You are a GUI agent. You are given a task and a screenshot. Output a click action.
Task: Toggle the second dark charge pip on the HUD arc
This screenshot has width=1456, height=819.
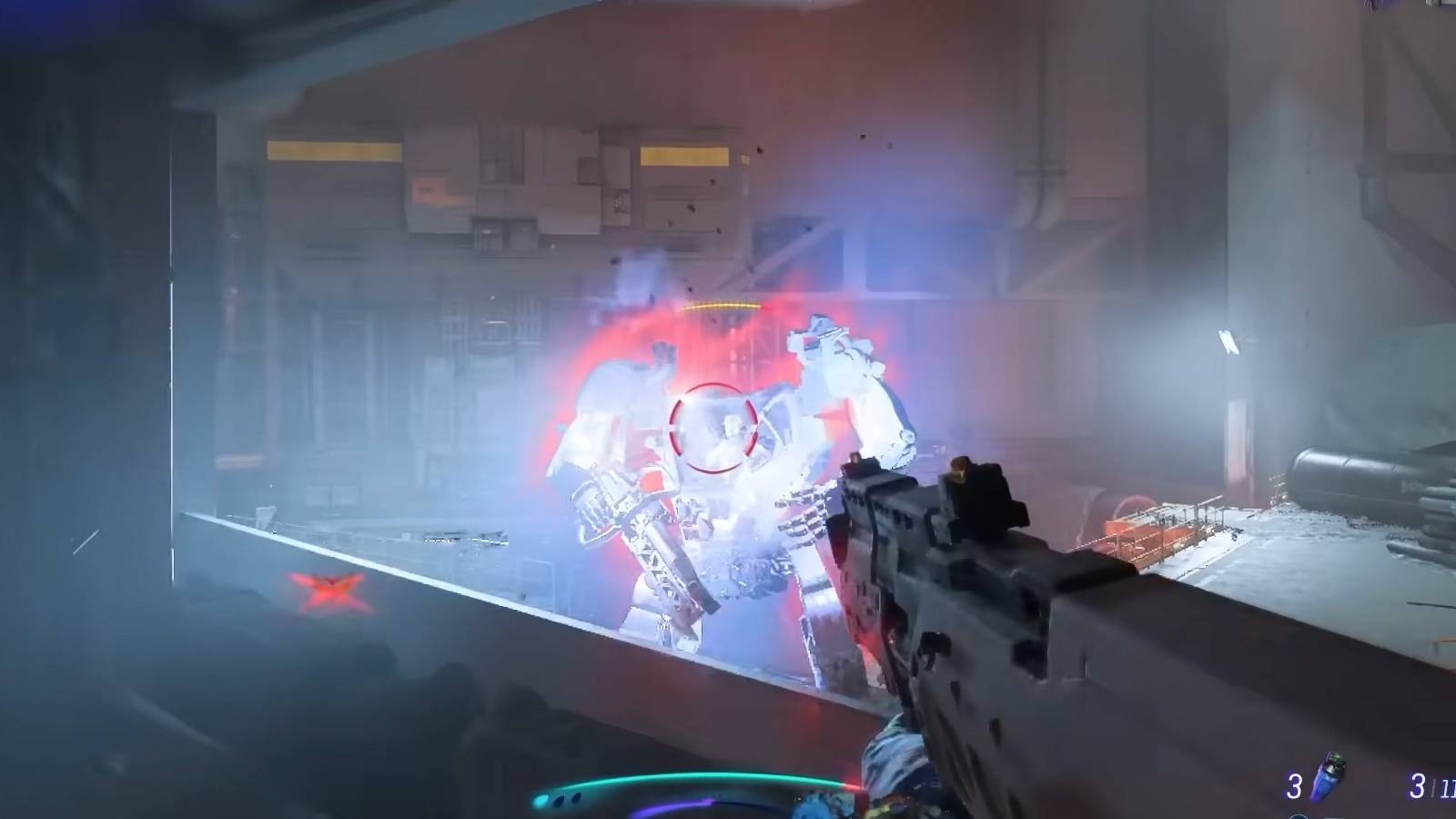pos(574,795)
